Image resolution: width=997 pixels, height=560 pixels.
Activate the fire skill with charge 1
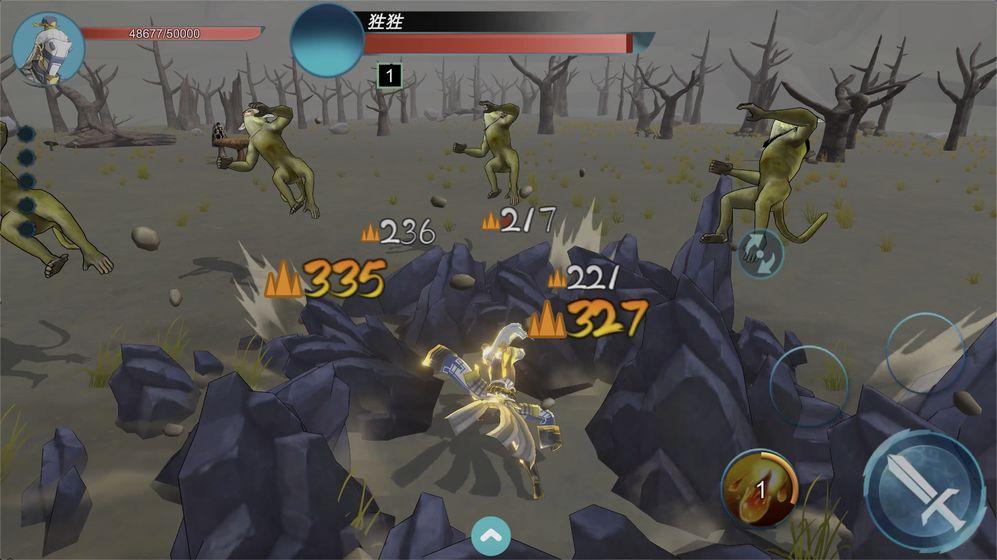click(759, 488)
